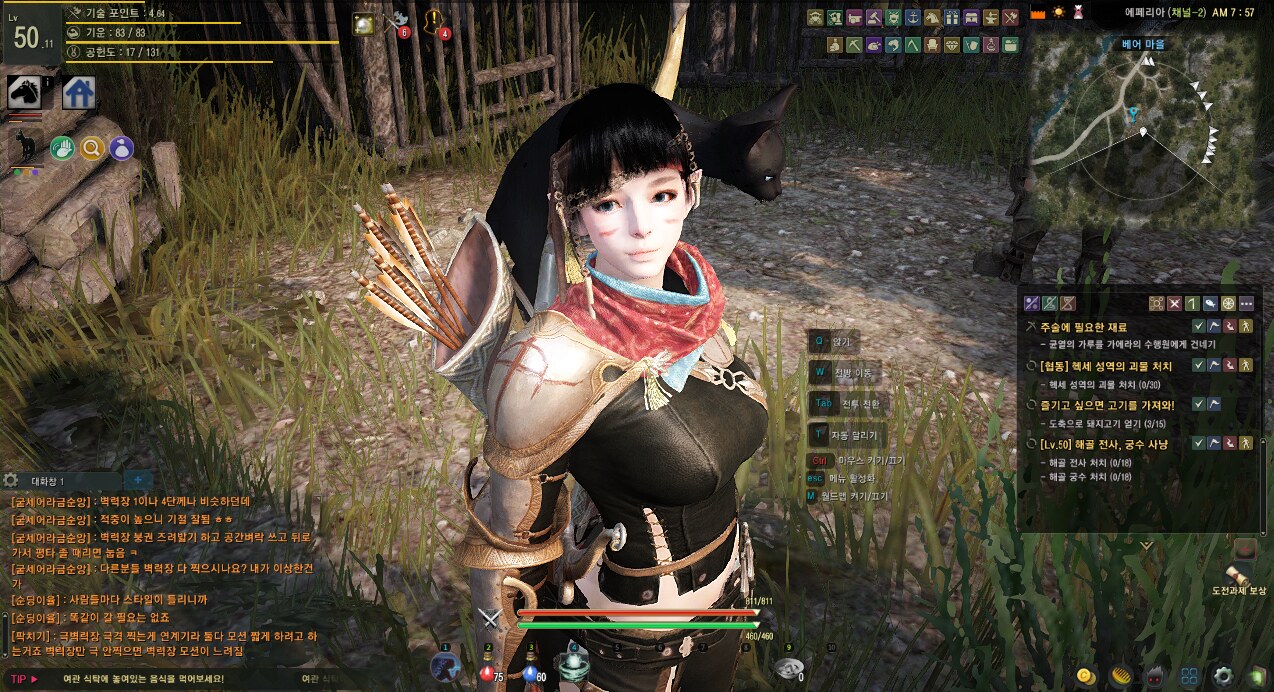Image resolution: width=1274 pixels, height=692 pixels.
Task: Click the orange magnifying glass icon
Action: (92, 149)
